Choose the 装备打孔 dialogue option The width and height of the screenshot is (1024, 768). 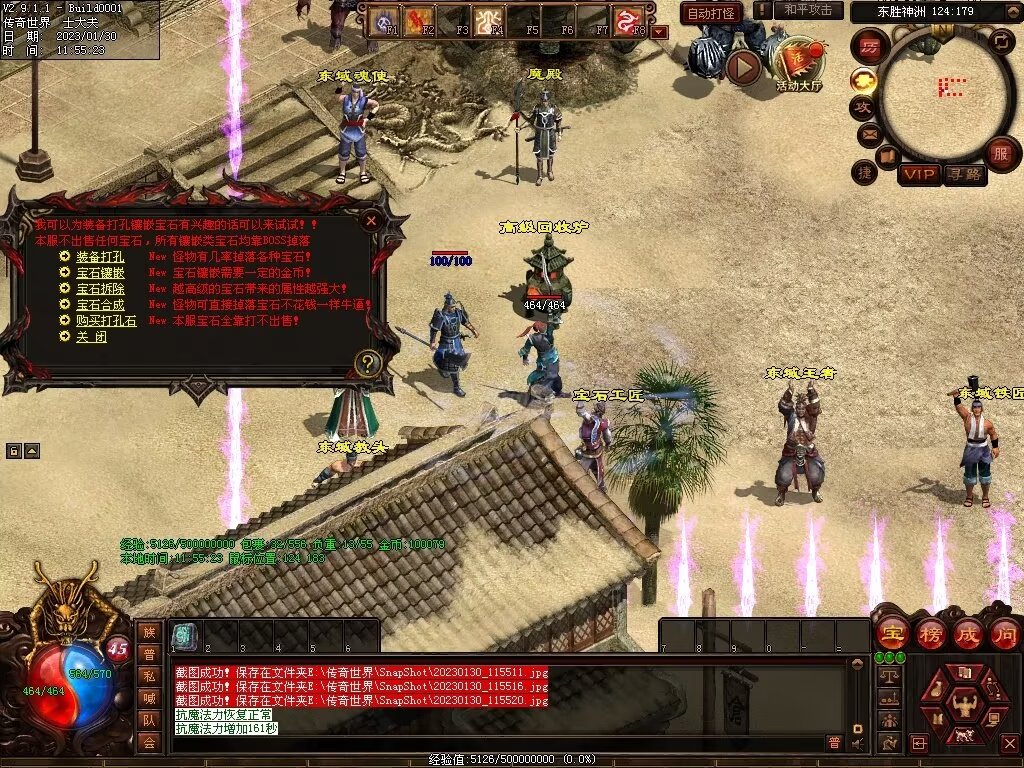coord(99,257)
